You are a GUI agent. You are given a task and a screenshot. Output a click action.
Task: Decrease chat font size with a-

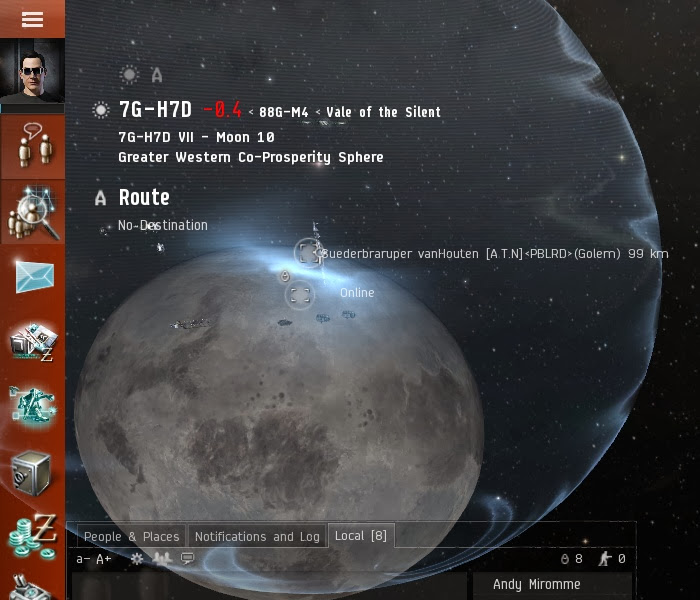(83, 559)
